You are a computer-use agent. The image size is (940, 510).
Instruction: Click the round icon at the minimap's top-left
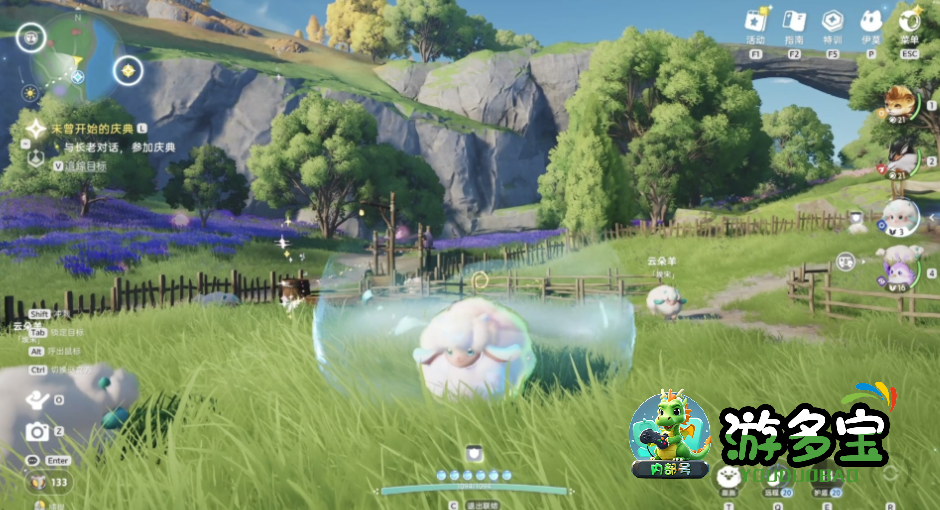[x=29, y=38]
